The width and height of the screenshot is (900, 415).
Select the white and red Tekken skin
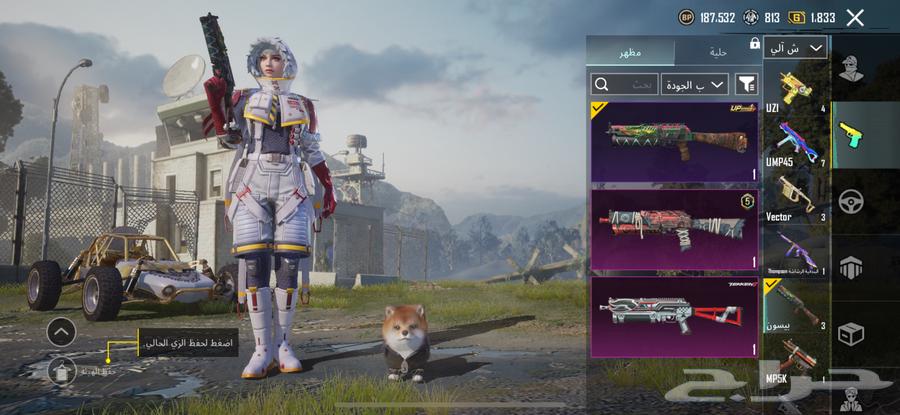(x=674, y=316)
